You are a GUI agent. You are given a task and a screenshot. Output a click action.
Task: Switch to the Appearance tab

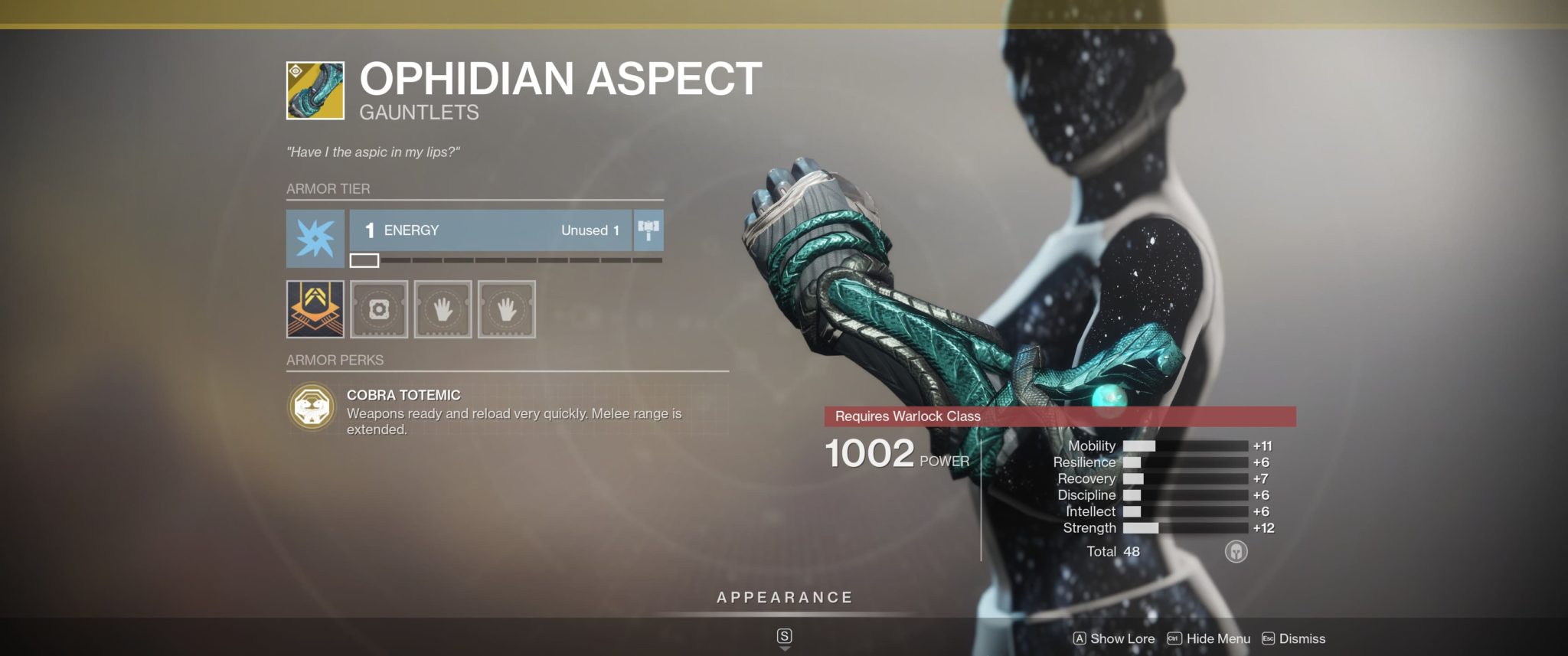pyautogui.click(x=784, y=598)
